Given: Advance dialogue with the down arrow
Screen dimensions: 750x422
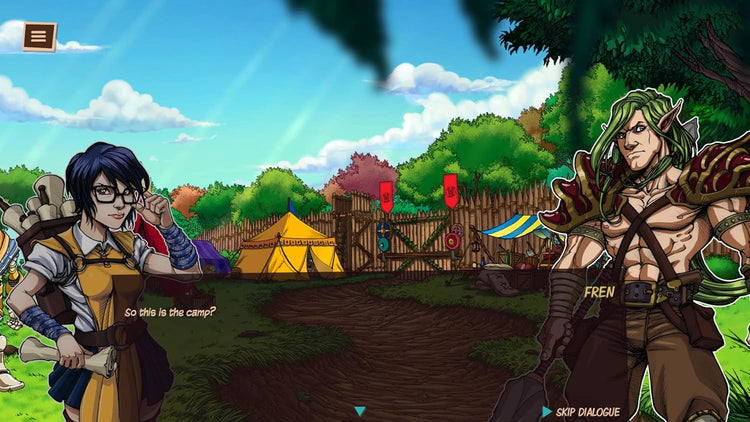Looking at the screenshot, I should [x=360, y=411].
